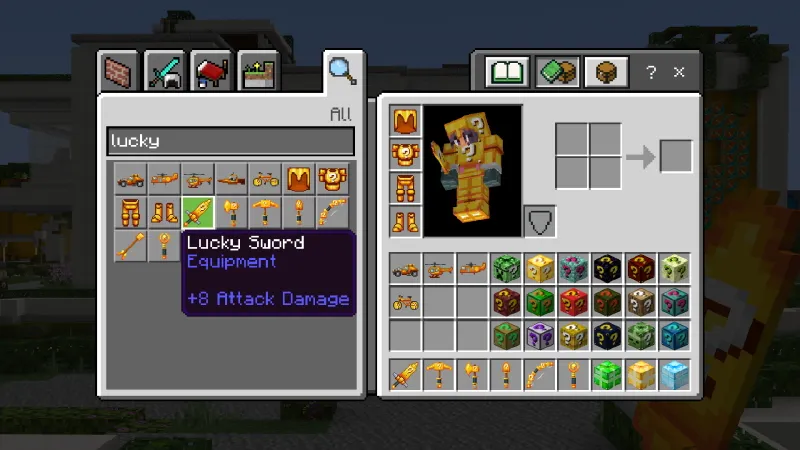Viewport: 800px width, 450px height.
Task: Select the equipped lucky helmet slot
Action: (406, 123)
